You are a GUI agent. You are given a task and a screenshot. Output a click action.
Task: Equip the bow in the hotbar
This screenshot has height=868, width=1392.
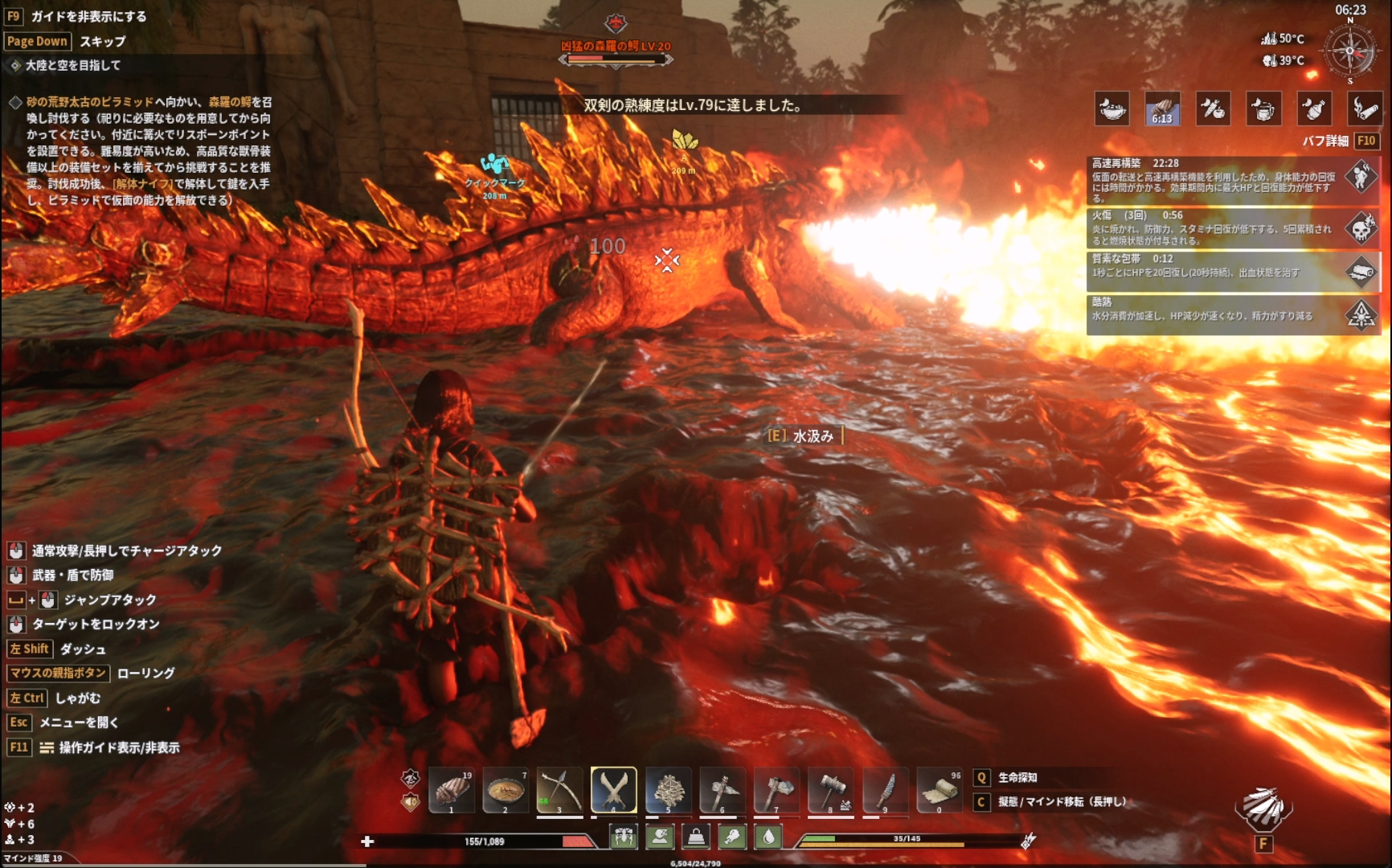559,791
